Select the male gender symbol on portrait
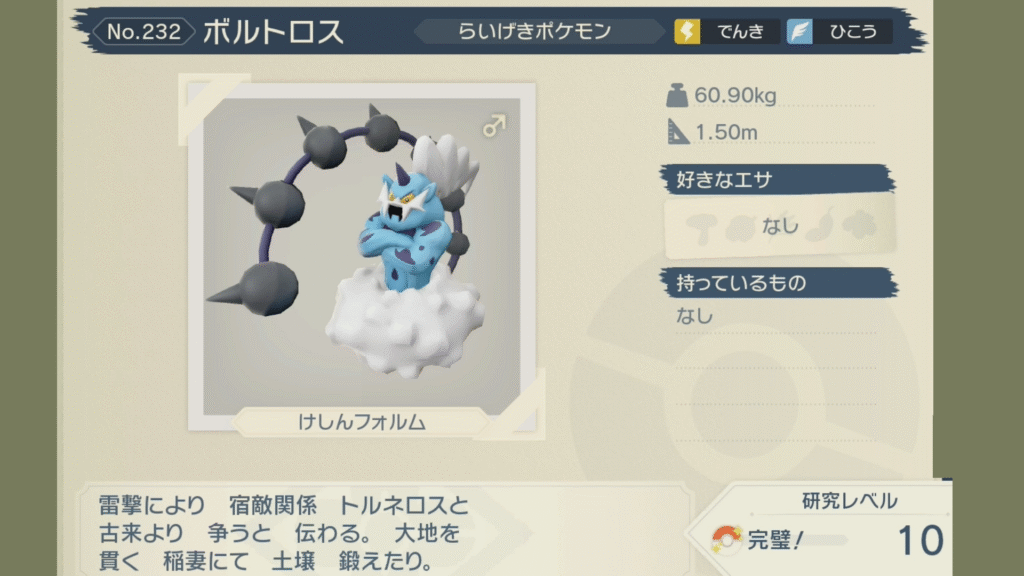Image resolution: width=1024 pixels, height=576 pixels. coord(494,125)
